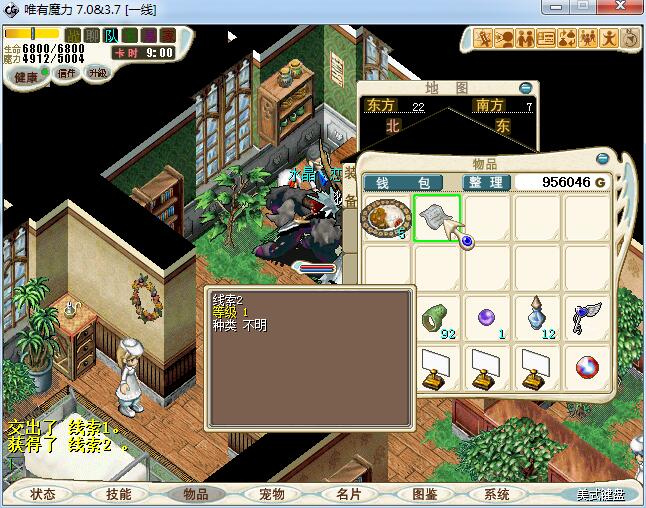Open the 名片 name card menu

pos(347,494)
